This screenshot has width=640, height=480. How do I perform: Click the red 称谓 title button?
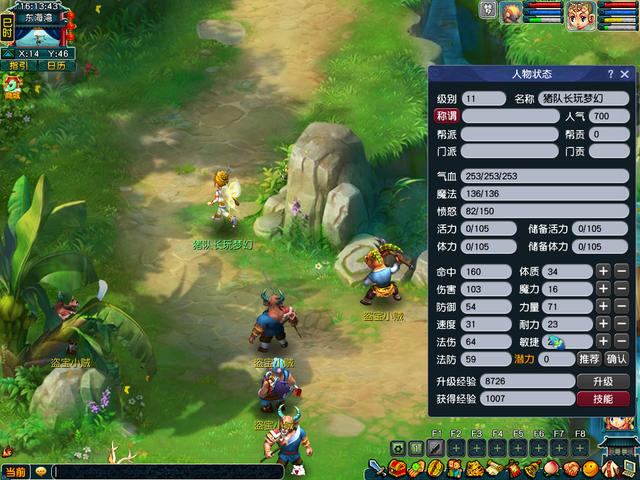pyautogui.click(x=446, y=116)
